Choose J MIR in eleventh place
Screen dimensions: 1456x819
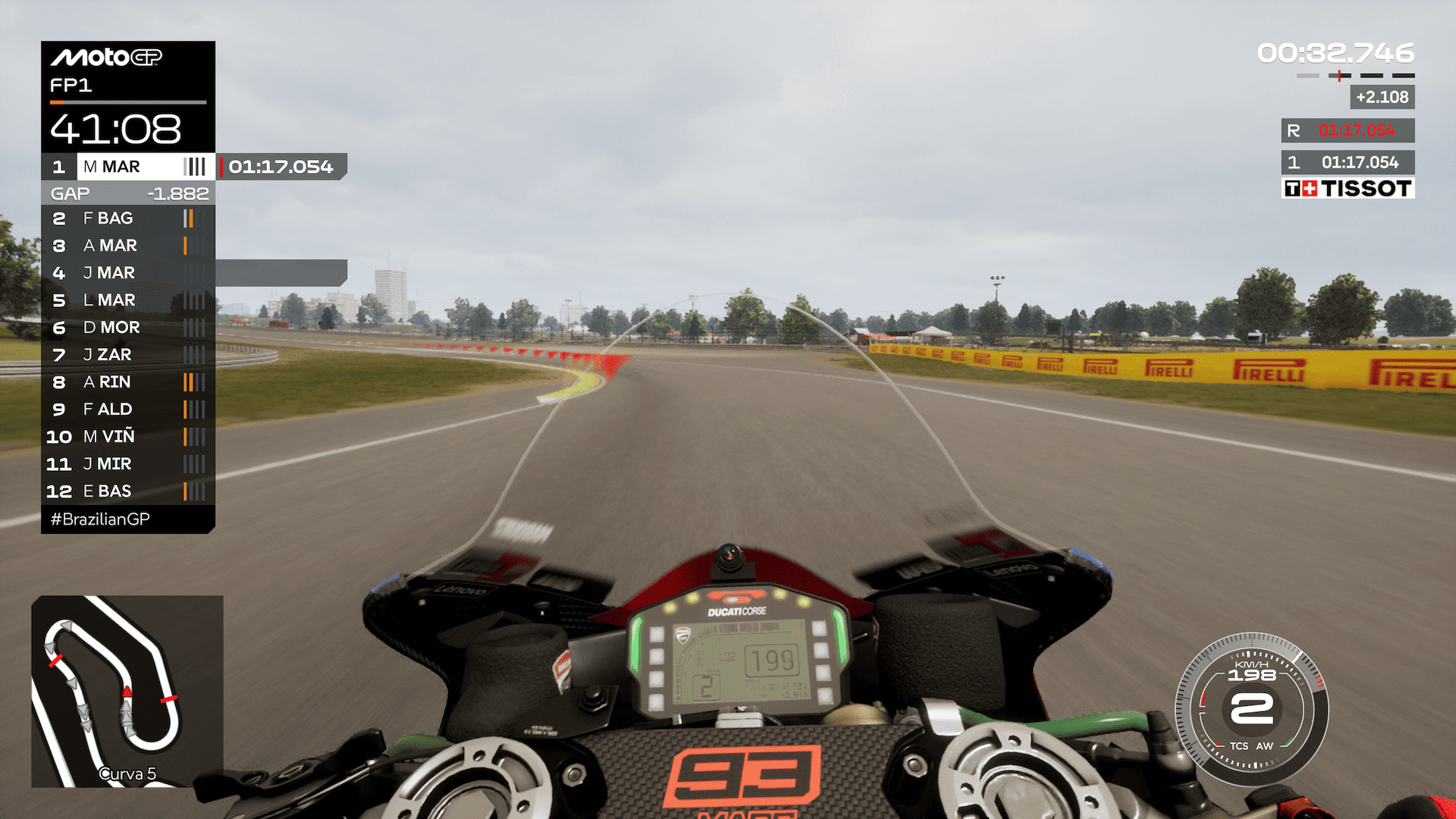tap(127, 464)
